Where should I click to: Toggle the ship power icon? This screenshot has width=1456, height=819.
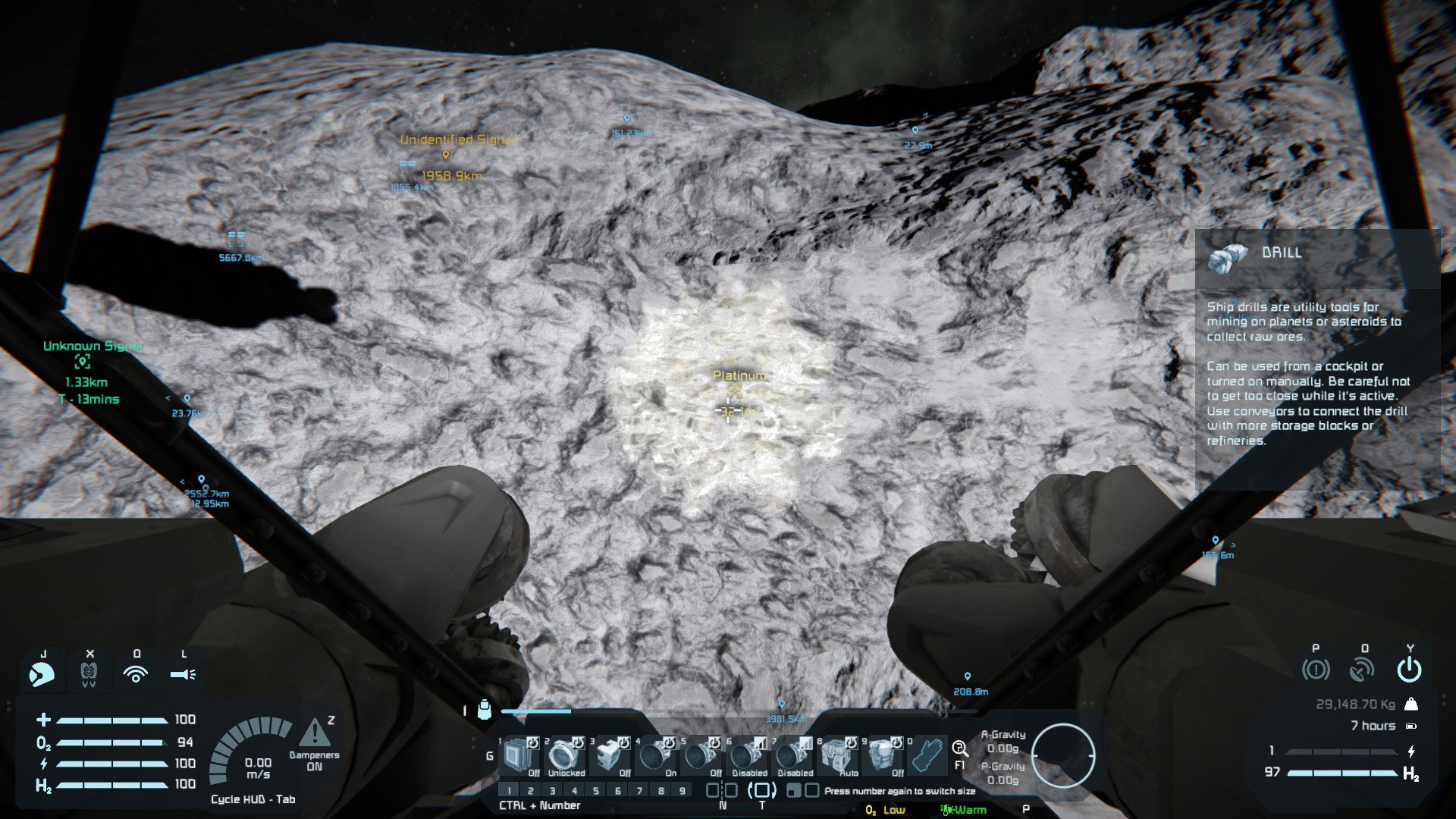(1409, 670)
